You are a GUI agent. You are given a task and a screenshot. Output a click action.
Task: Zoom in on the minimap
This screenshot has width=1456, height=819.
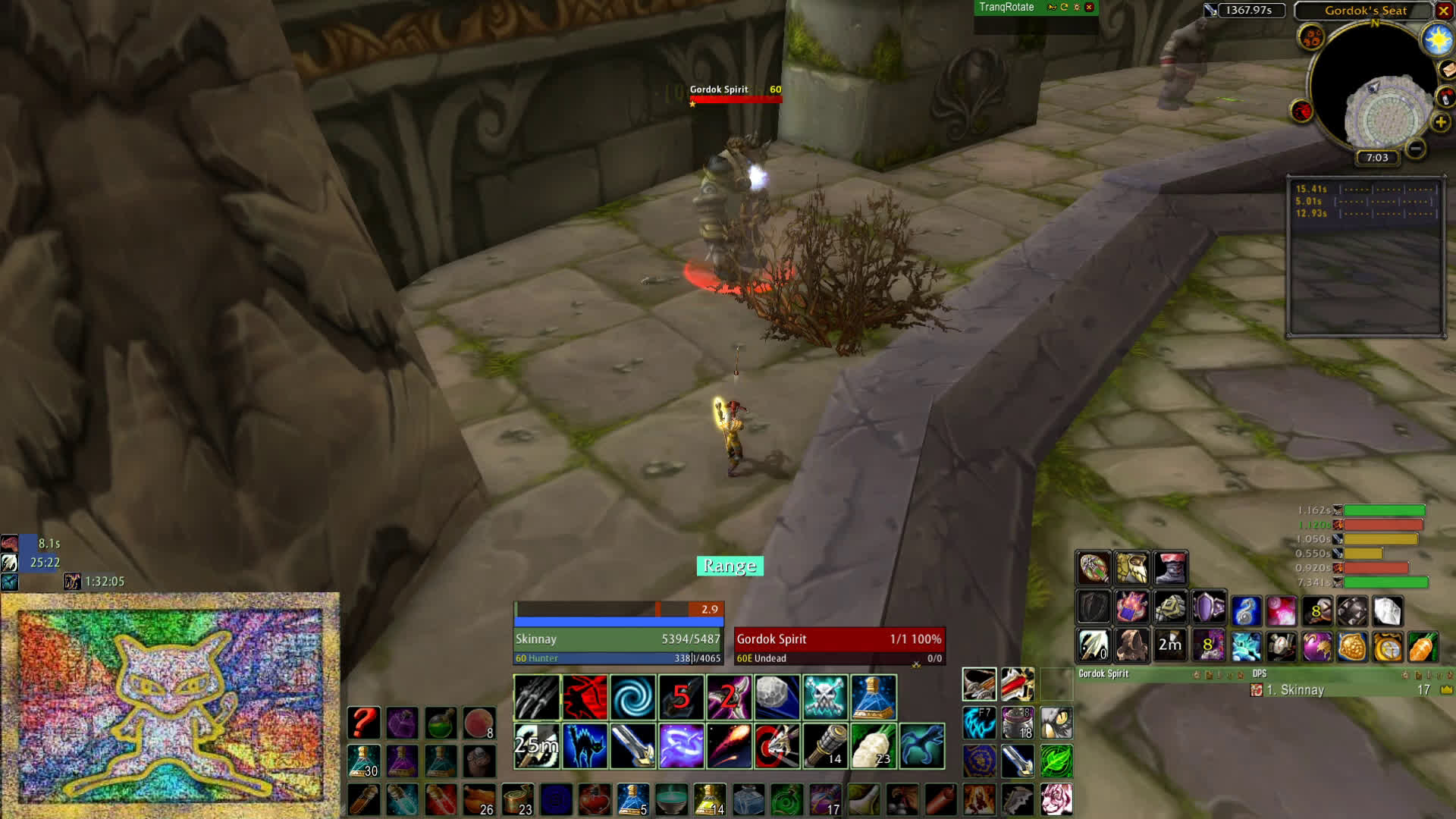1441,122
